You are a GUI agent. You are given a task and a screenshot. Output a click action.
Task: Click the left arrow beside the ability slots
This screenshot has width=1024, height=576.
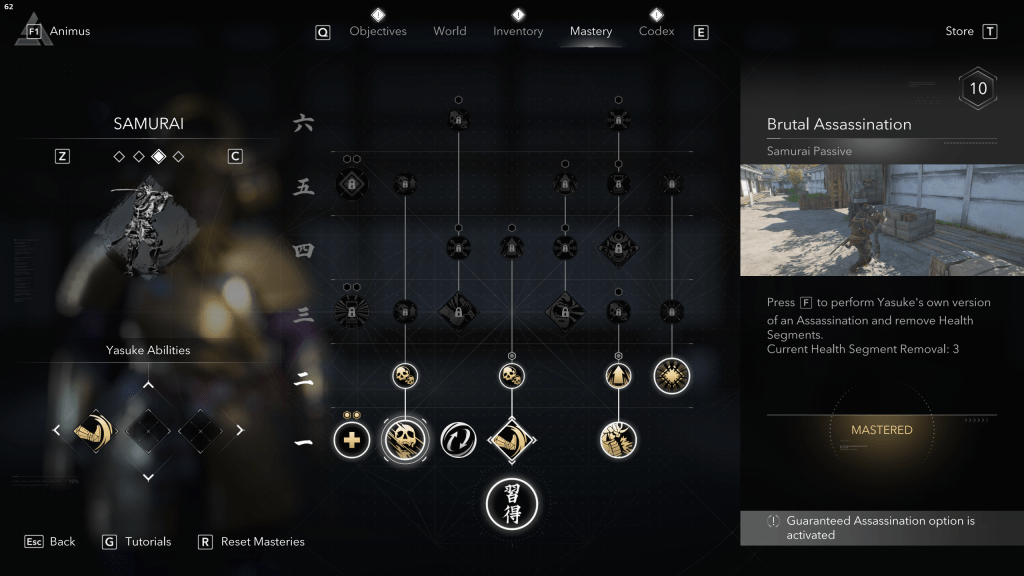(57, 431)
